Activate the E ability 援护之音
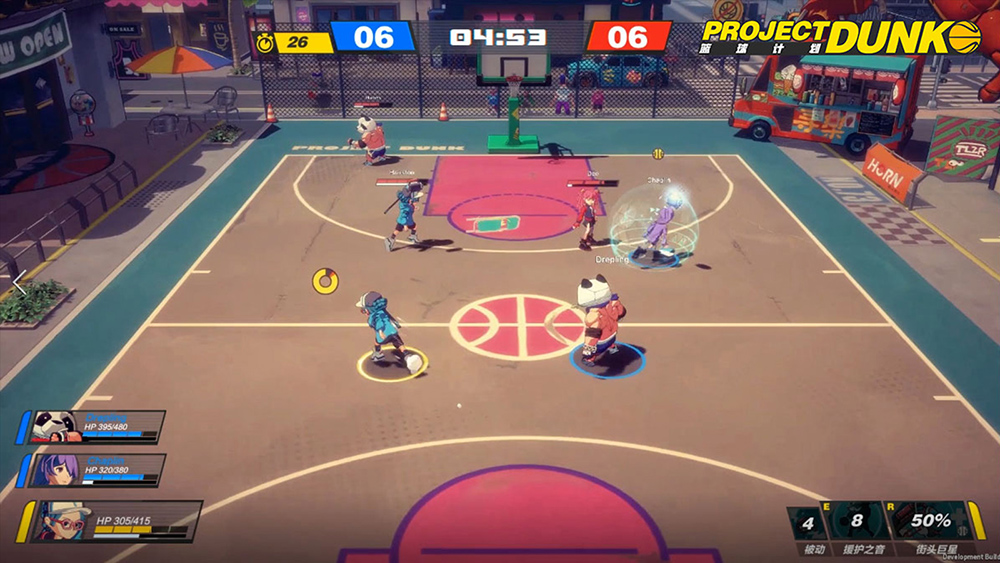Screen dimensions: 1000x563 point(858,522)
